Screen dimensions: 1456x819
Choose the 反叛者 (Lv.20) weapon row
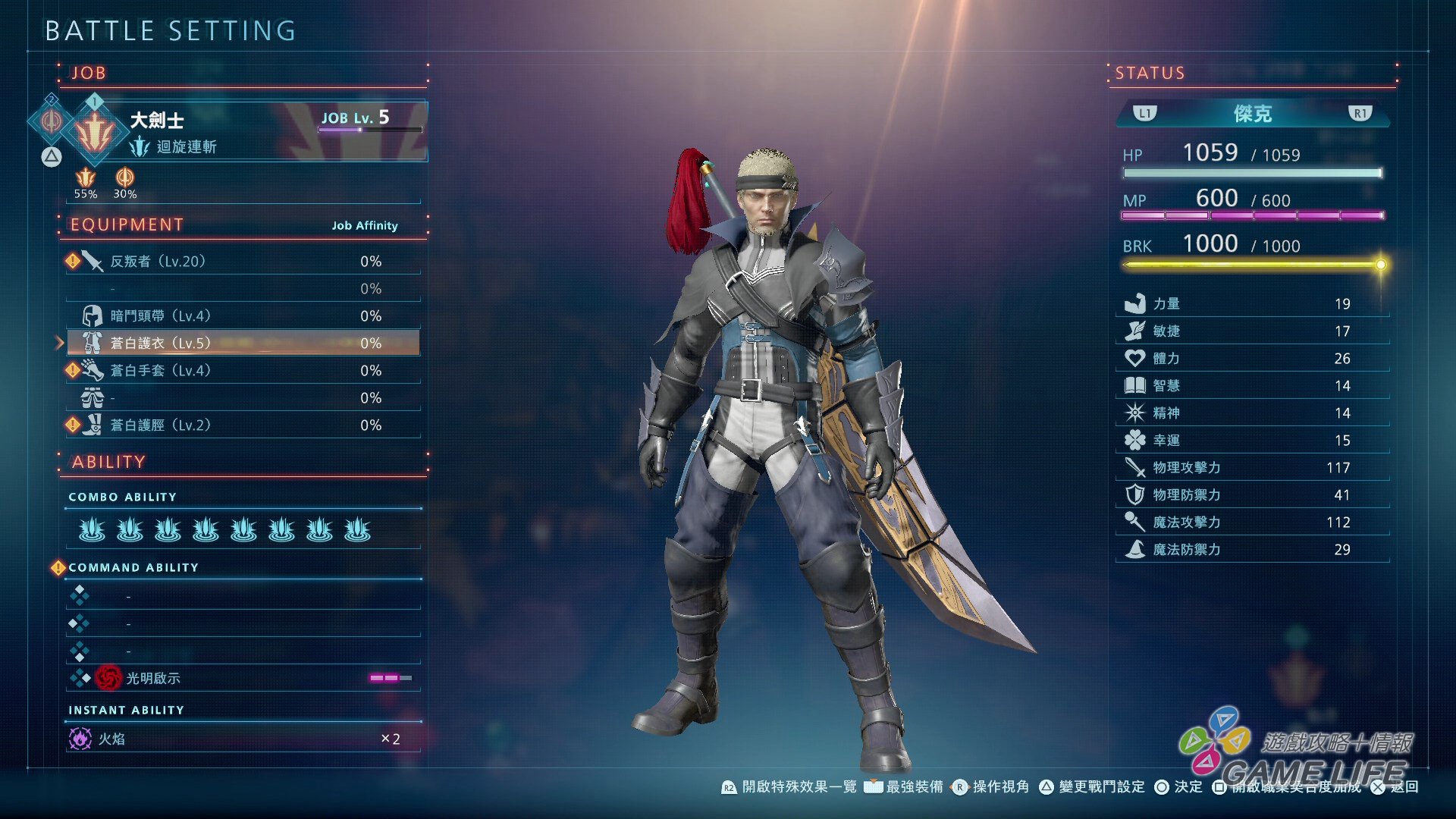(243, 262)
